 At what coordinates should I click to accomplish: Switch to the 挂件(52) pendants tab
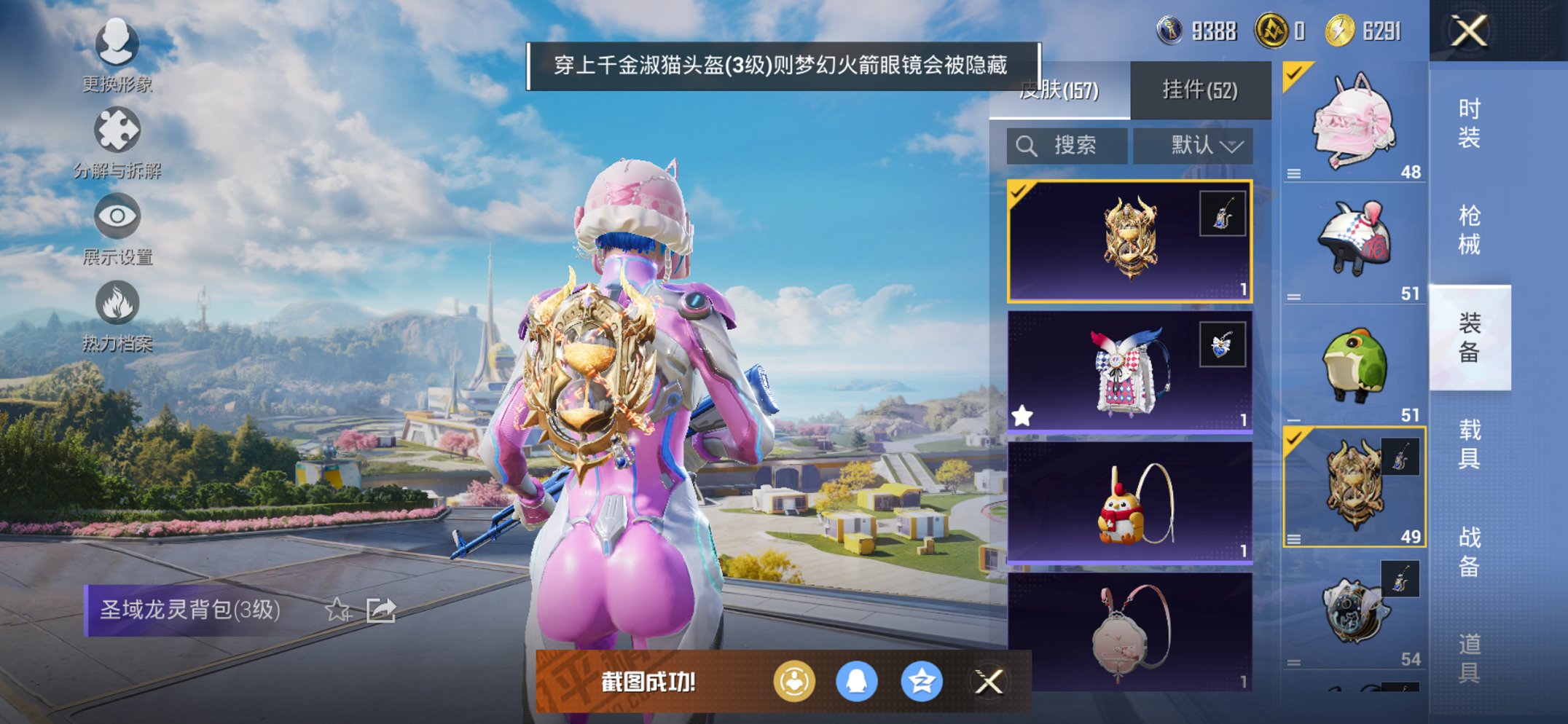(1201, 90)
